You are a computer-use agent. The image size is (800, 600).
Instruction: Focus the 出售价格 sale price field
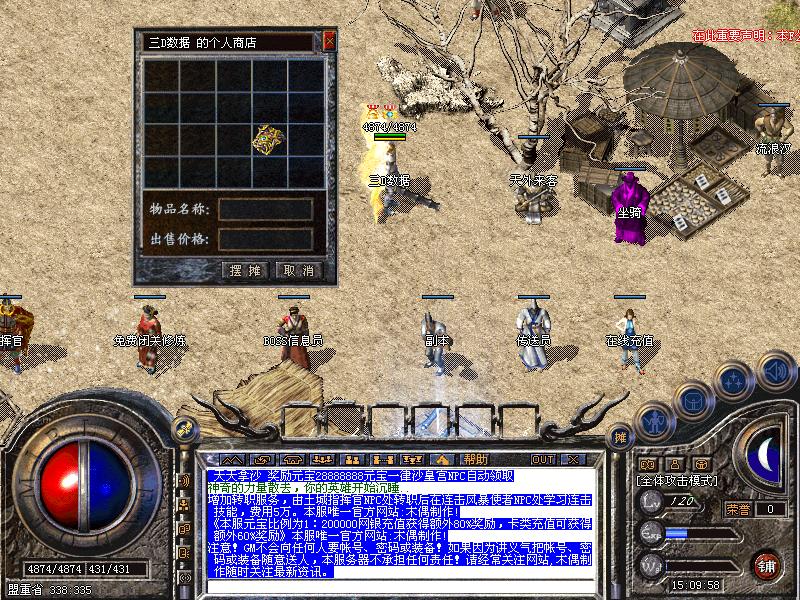tap(266, 239)
